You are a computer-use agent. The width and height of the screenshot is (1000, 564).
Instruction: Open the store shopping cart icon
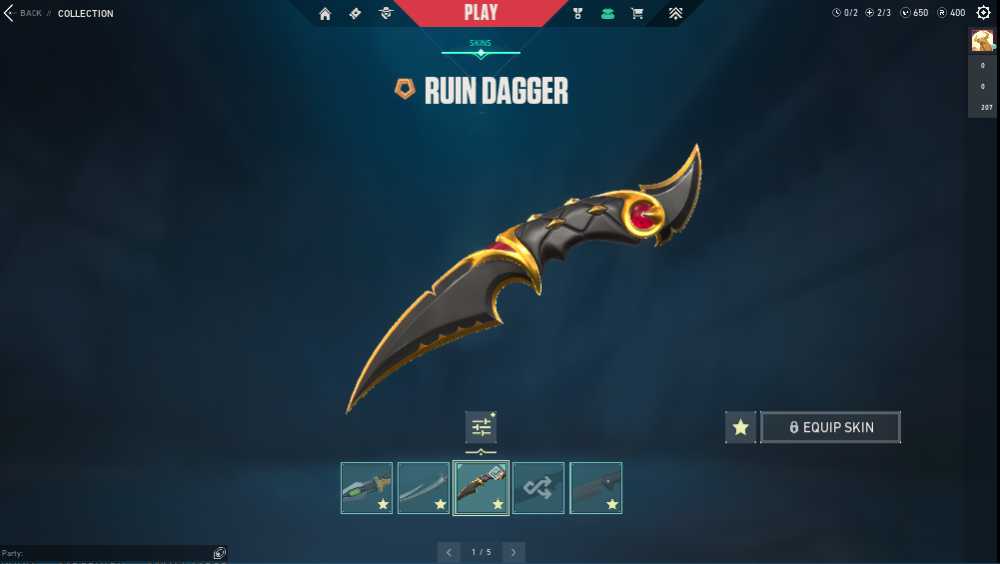tap(637, 13)
